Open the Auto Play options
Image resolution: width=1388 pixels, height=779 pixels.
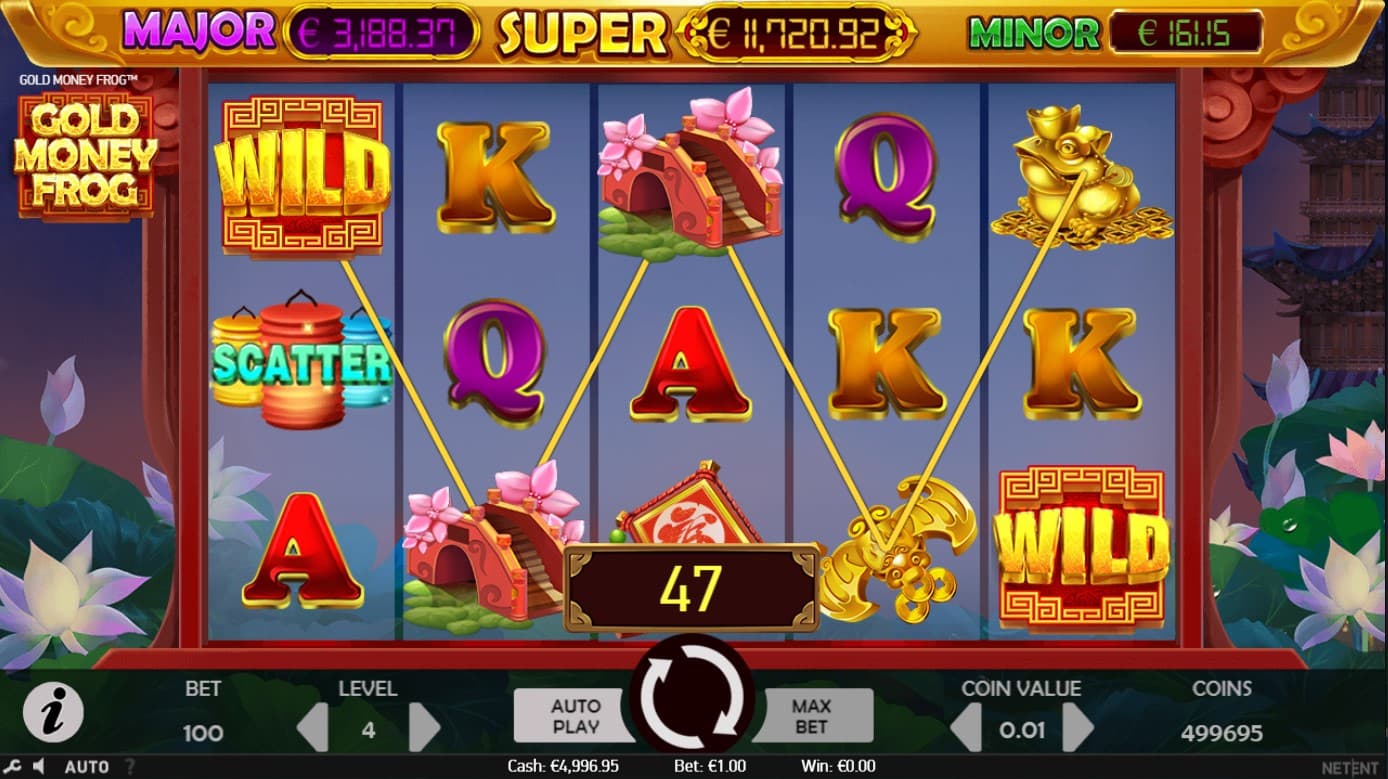tap(575, 716)
